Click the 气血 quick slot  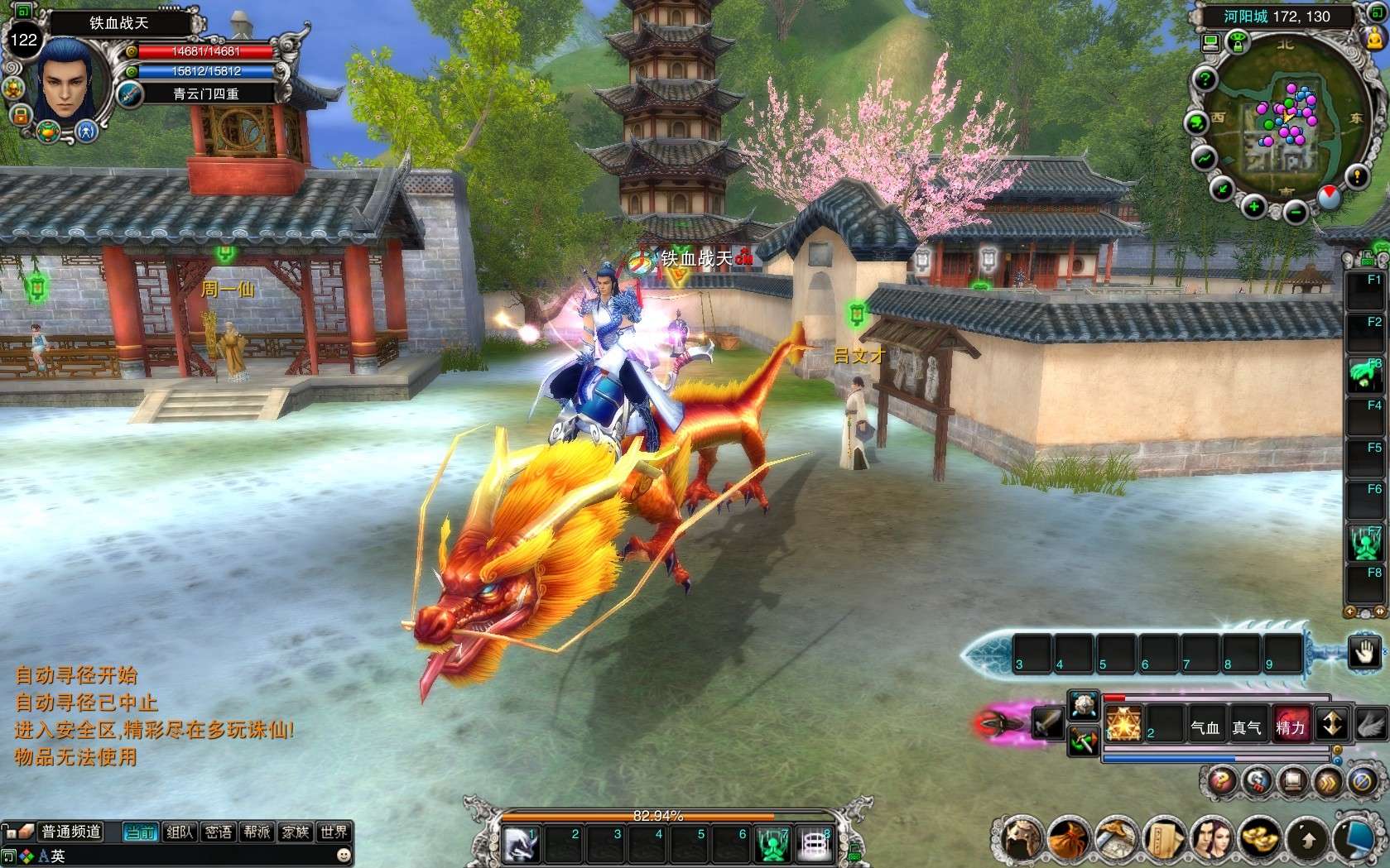(x=1205, y=726)
